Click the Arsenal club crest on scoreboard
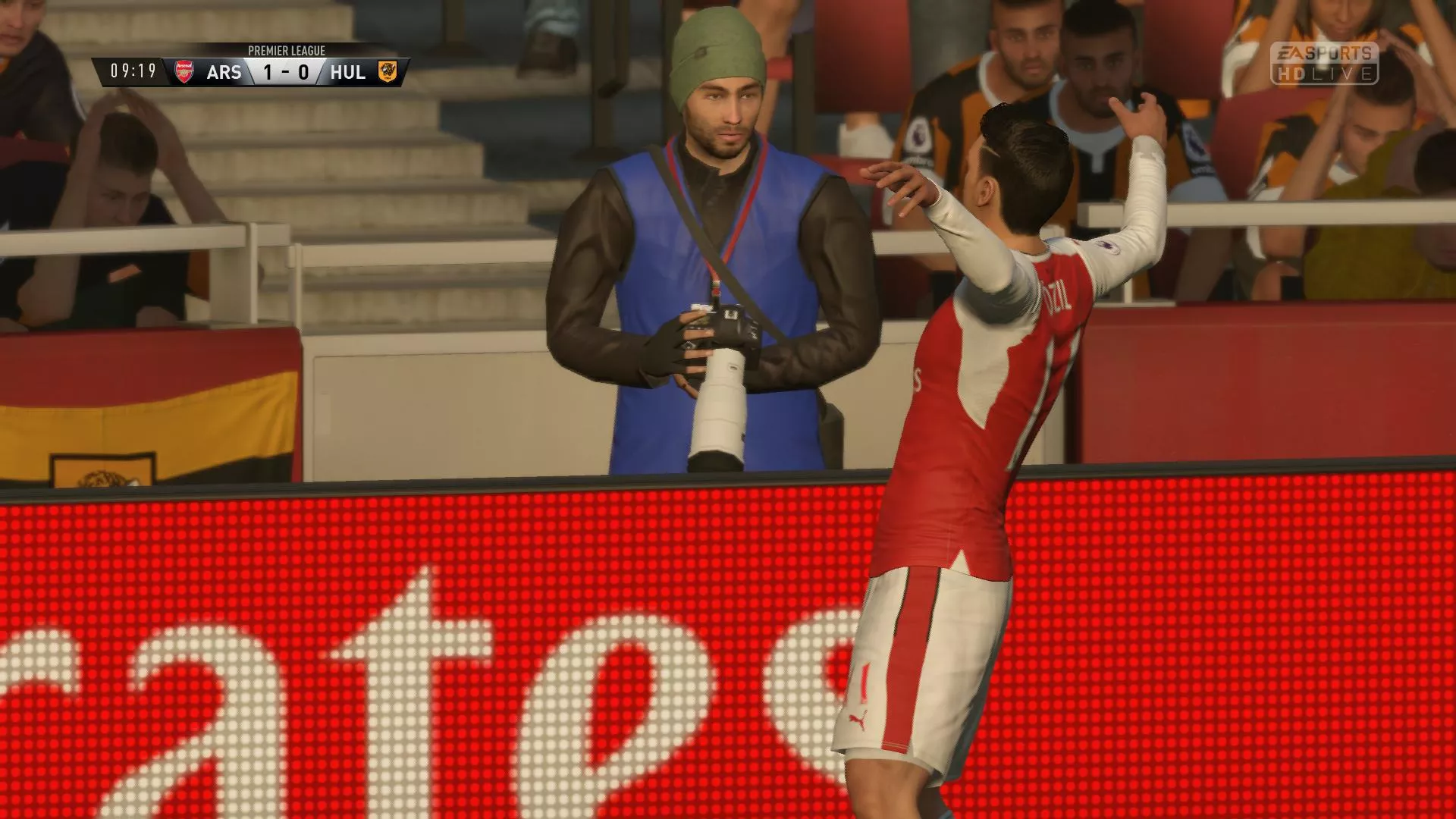This screenshot has width=1456, height=819. (184, 72)
